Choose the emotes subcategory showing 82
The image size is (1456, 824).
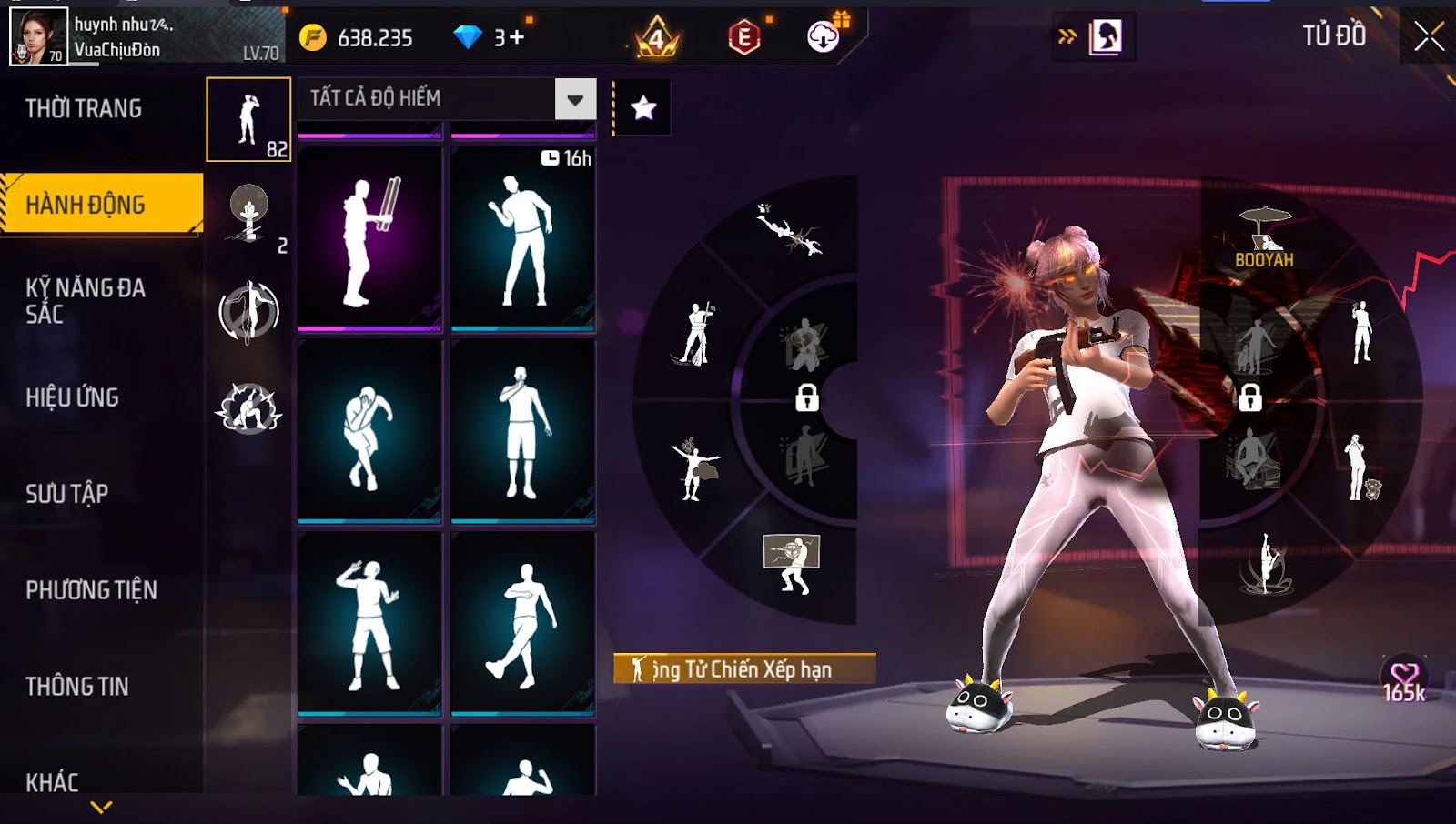click(248, 120)
